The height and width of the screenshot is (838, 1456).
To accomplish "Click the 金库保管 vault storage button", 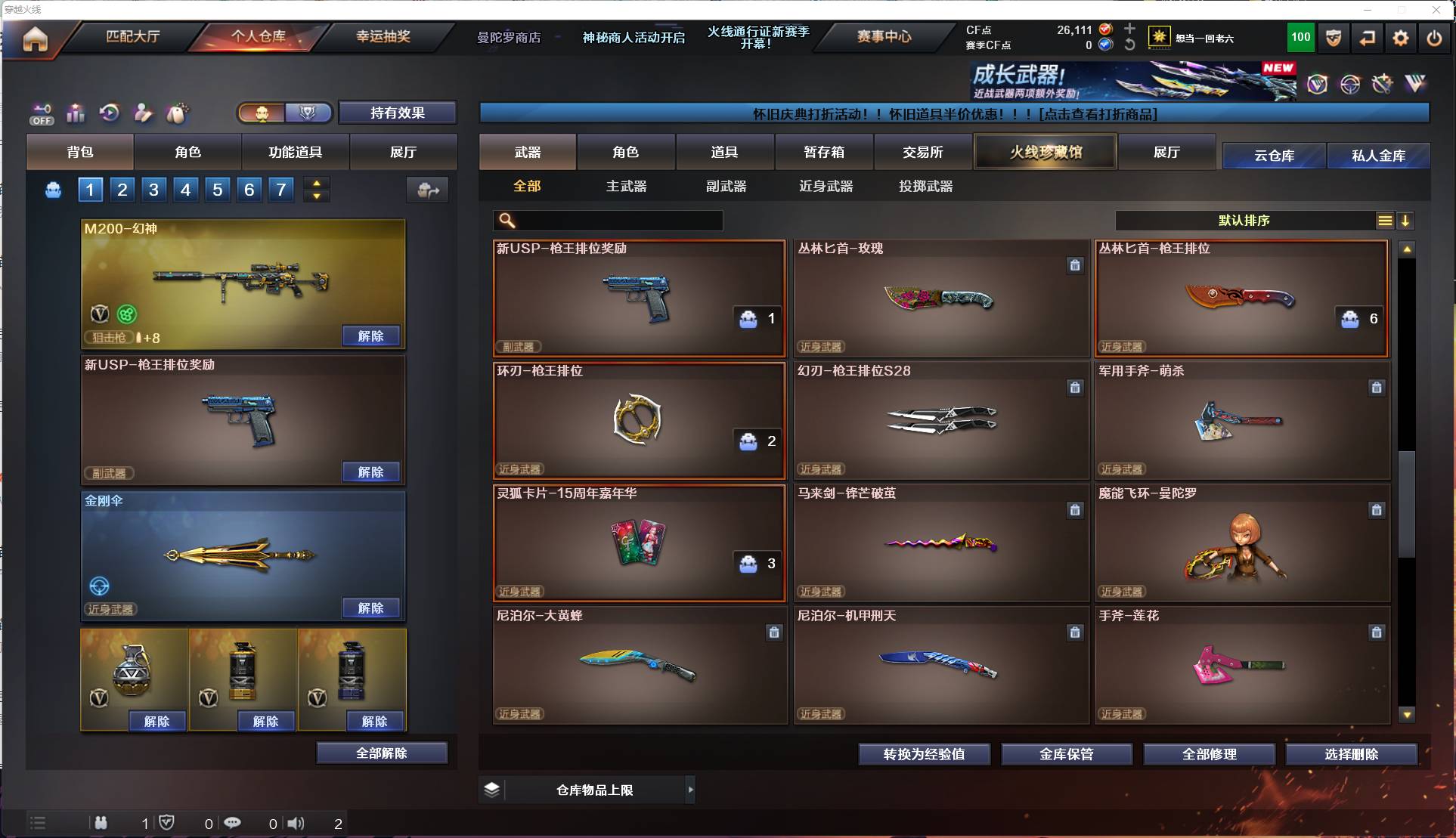I will 1067,753.
